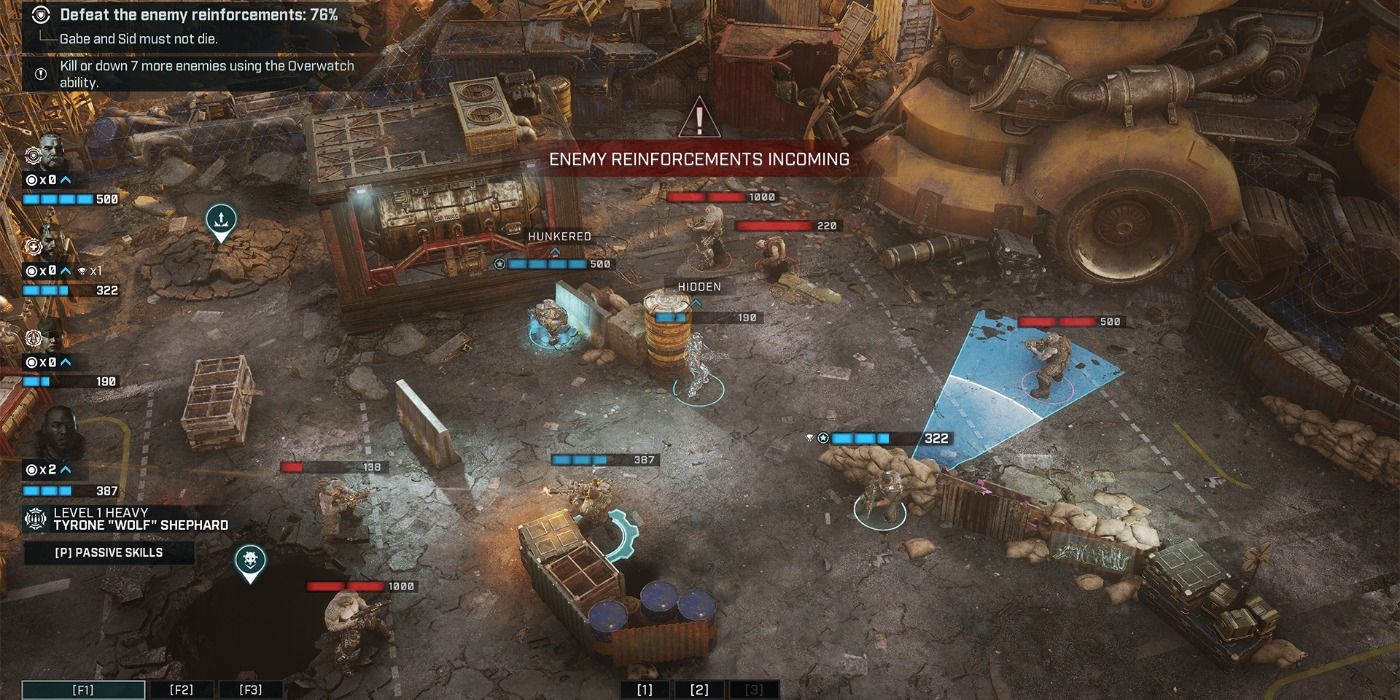
Task: Switch to the F3 squad member tab
Action: [x=250, y=690]
